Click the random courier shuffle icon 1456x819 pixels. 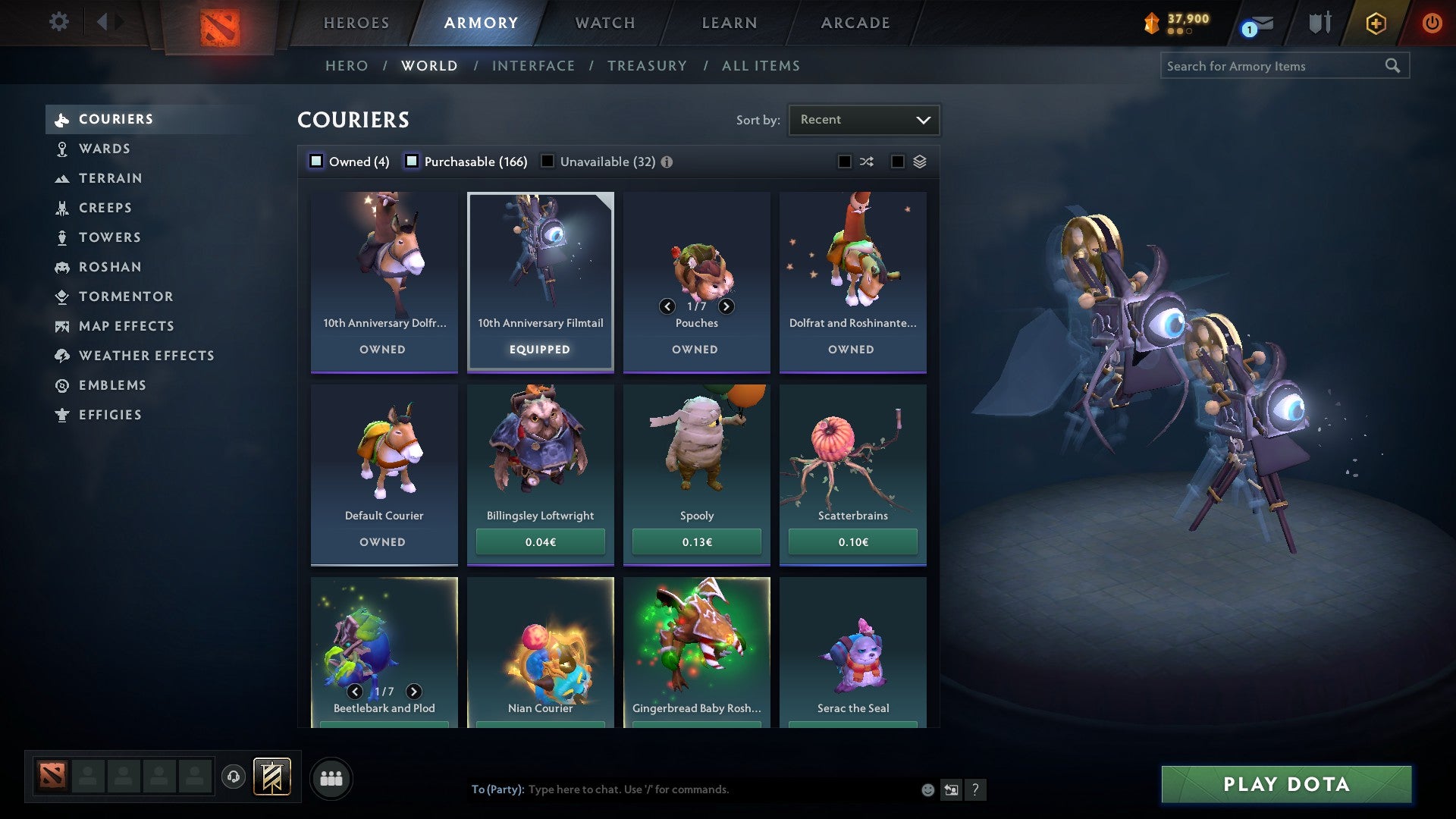pyautogui.click(x=866, y=162)
